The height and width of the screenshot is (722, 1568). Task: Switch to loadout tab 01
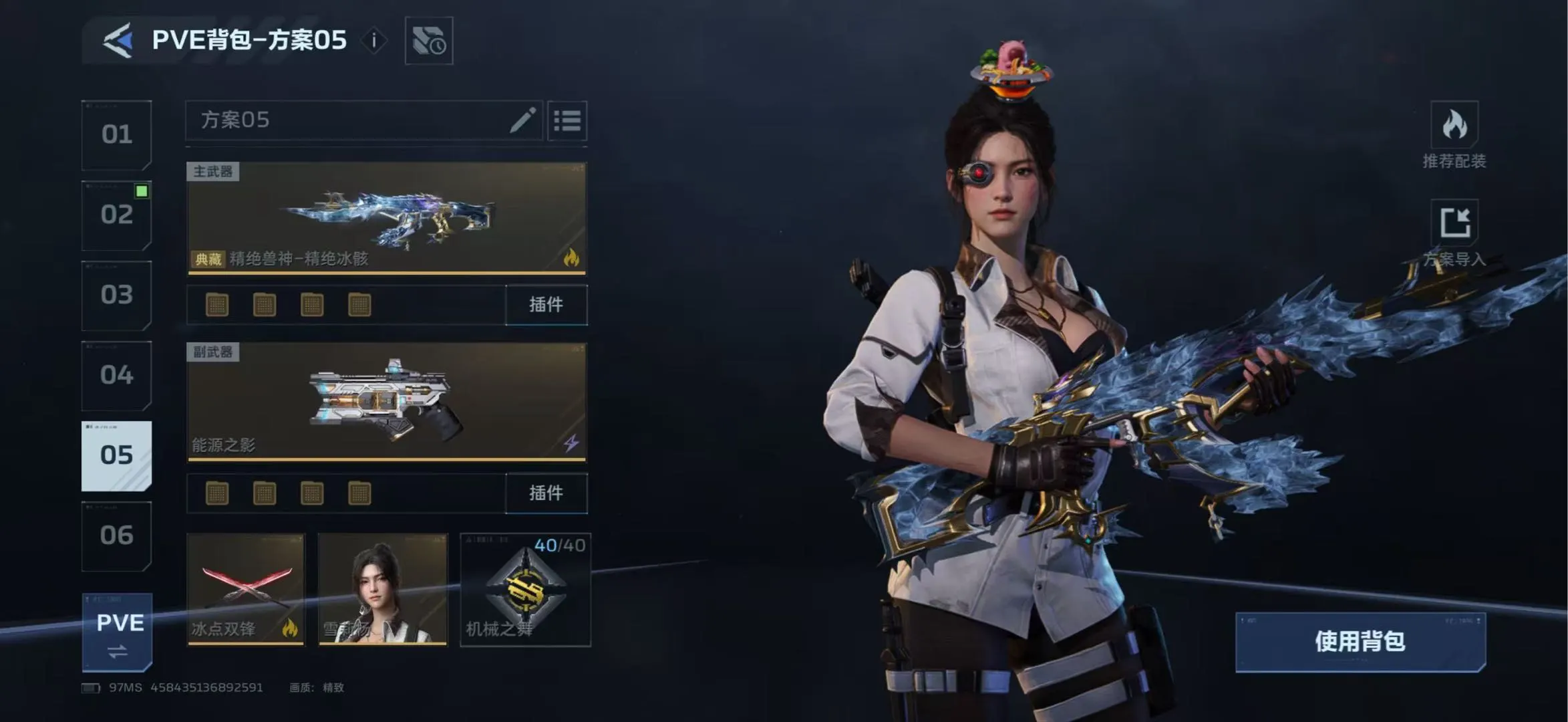point(117,134)
